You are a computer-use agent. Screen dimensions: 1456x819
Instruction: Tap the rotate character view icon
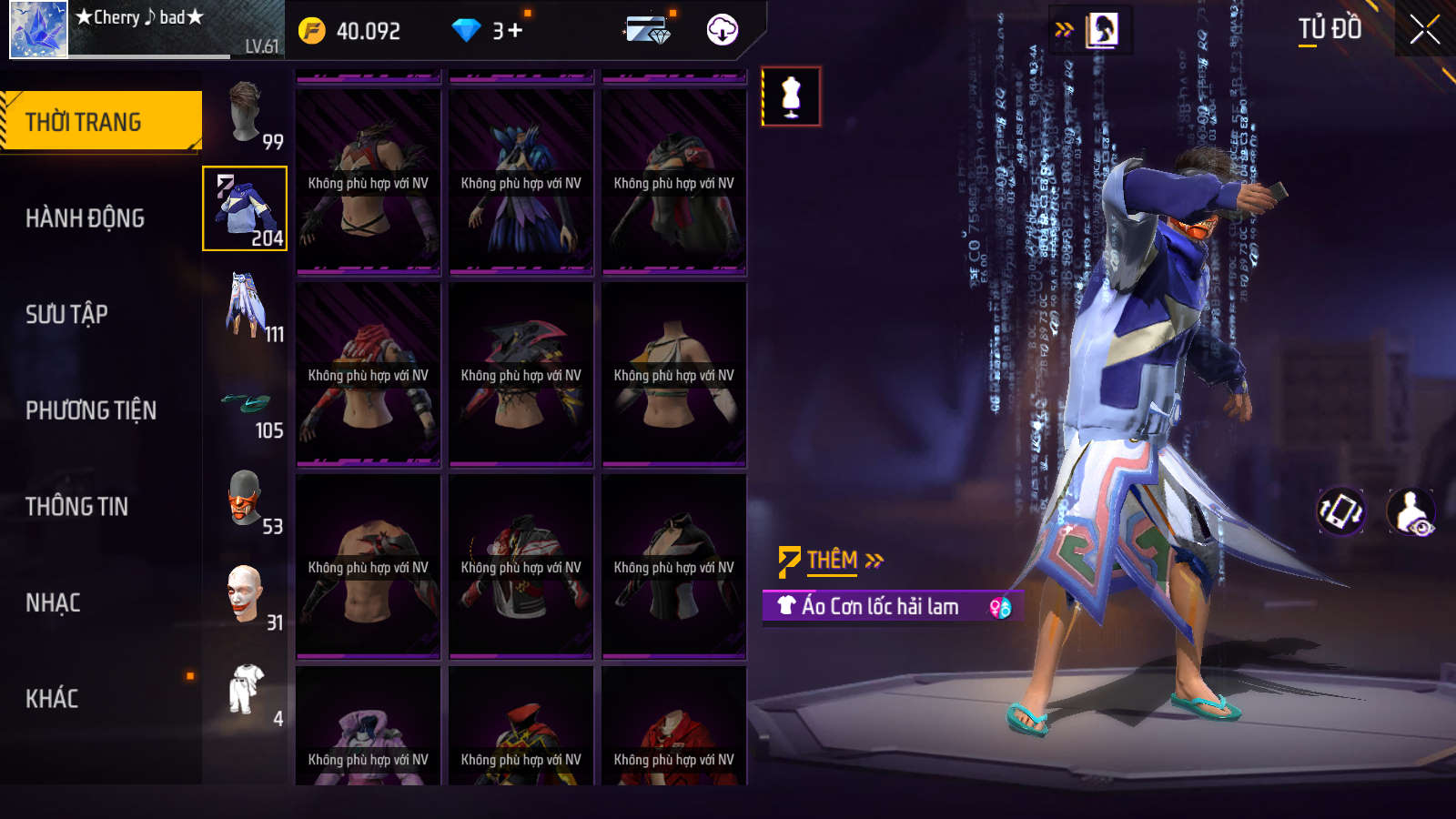[1341, 511]
